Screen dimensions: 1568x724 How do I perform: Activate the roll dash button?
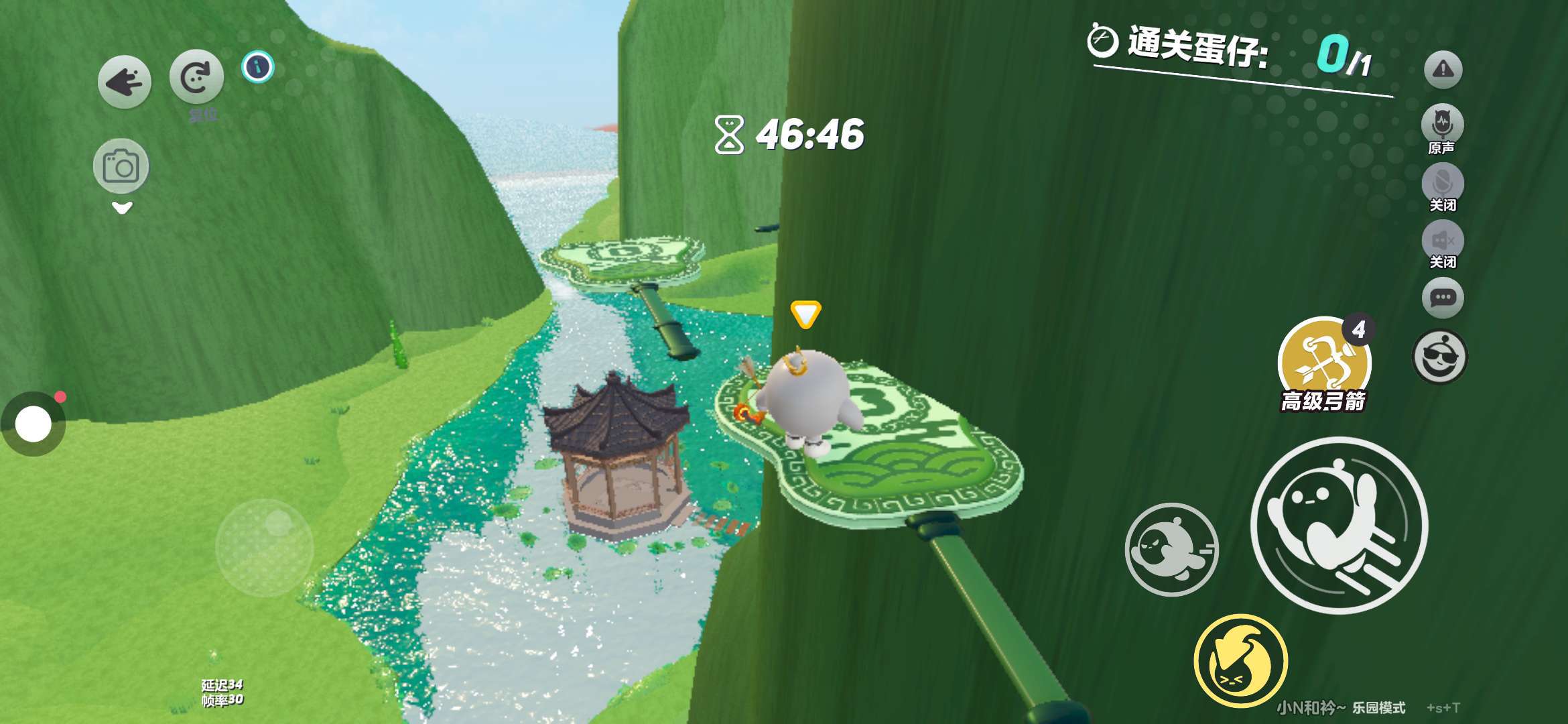1171,549
